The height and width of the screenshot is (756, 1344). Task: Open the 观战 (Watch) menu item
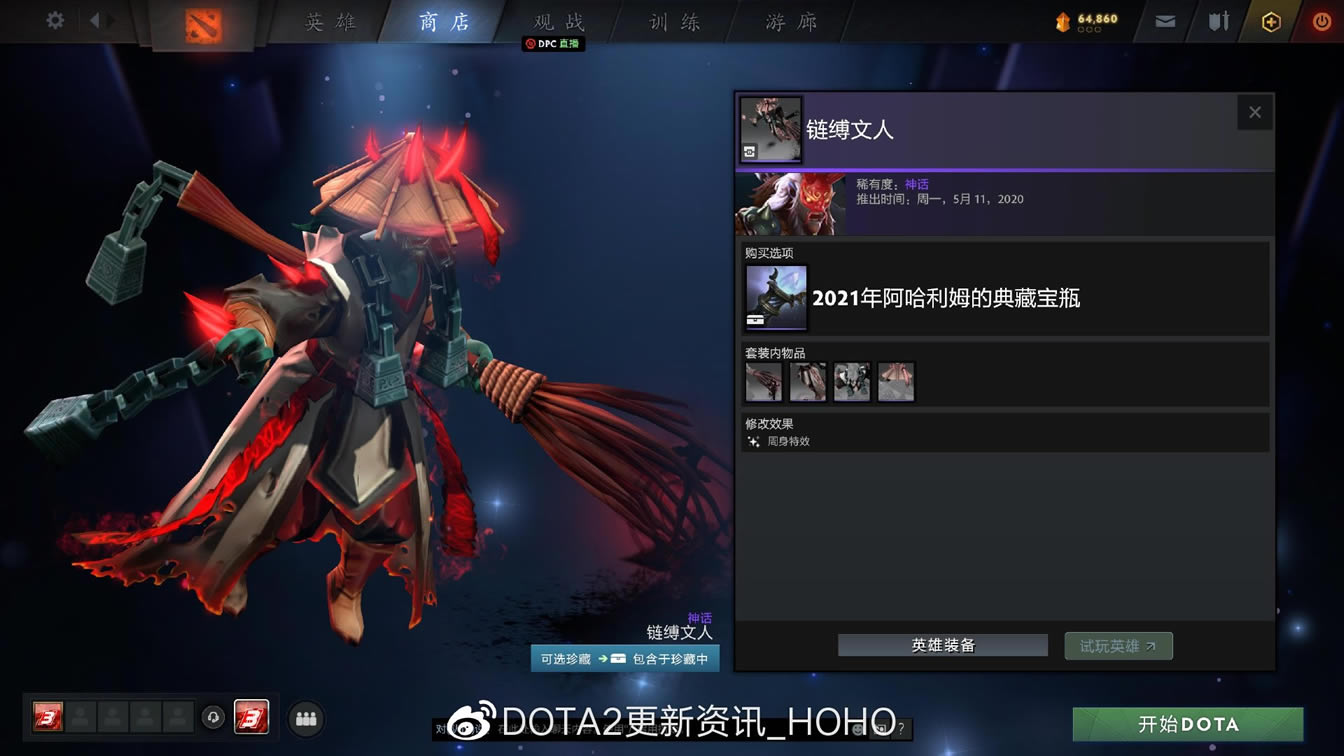[x=556, y=22]
